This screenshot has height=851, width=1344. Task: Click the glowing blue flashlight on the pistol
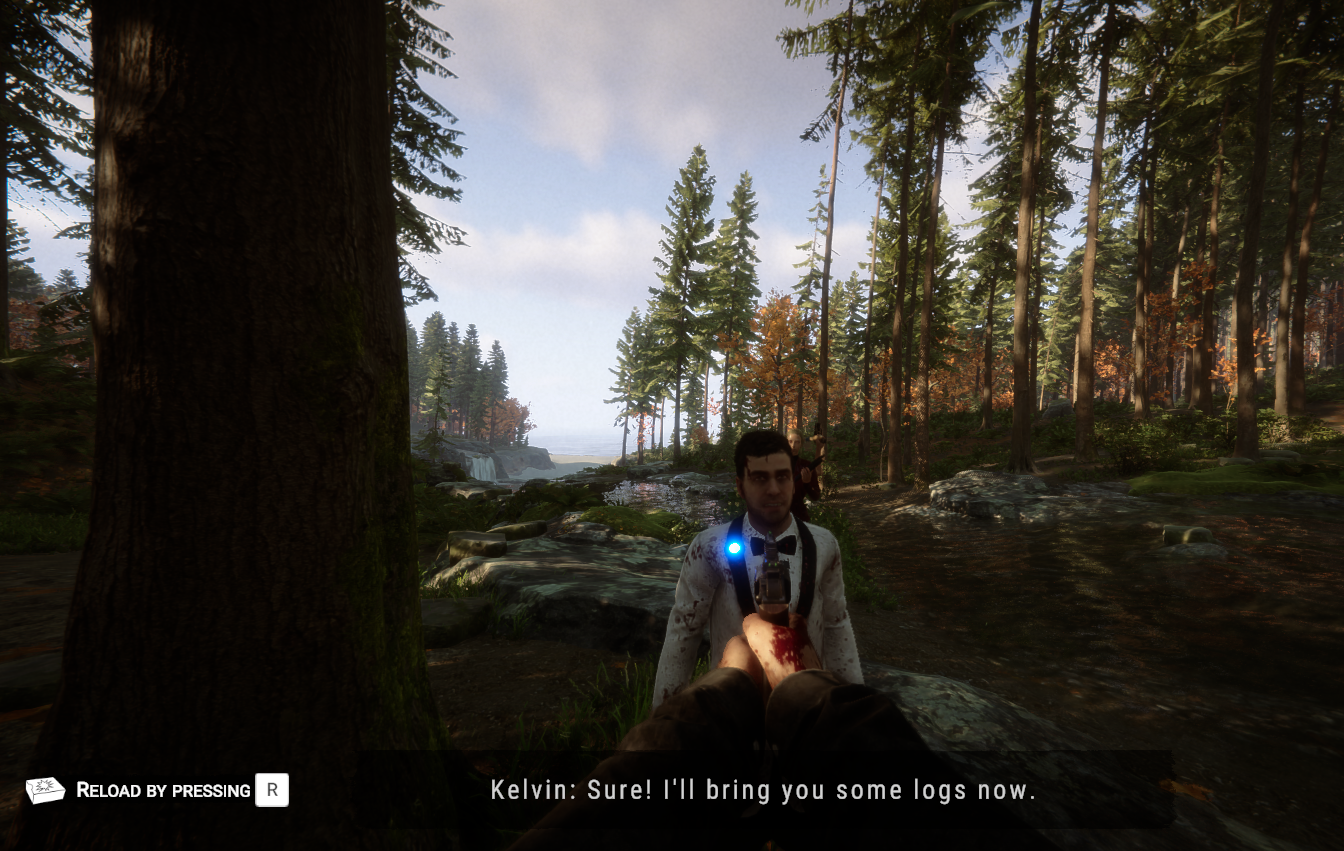[x=735, y=549]
